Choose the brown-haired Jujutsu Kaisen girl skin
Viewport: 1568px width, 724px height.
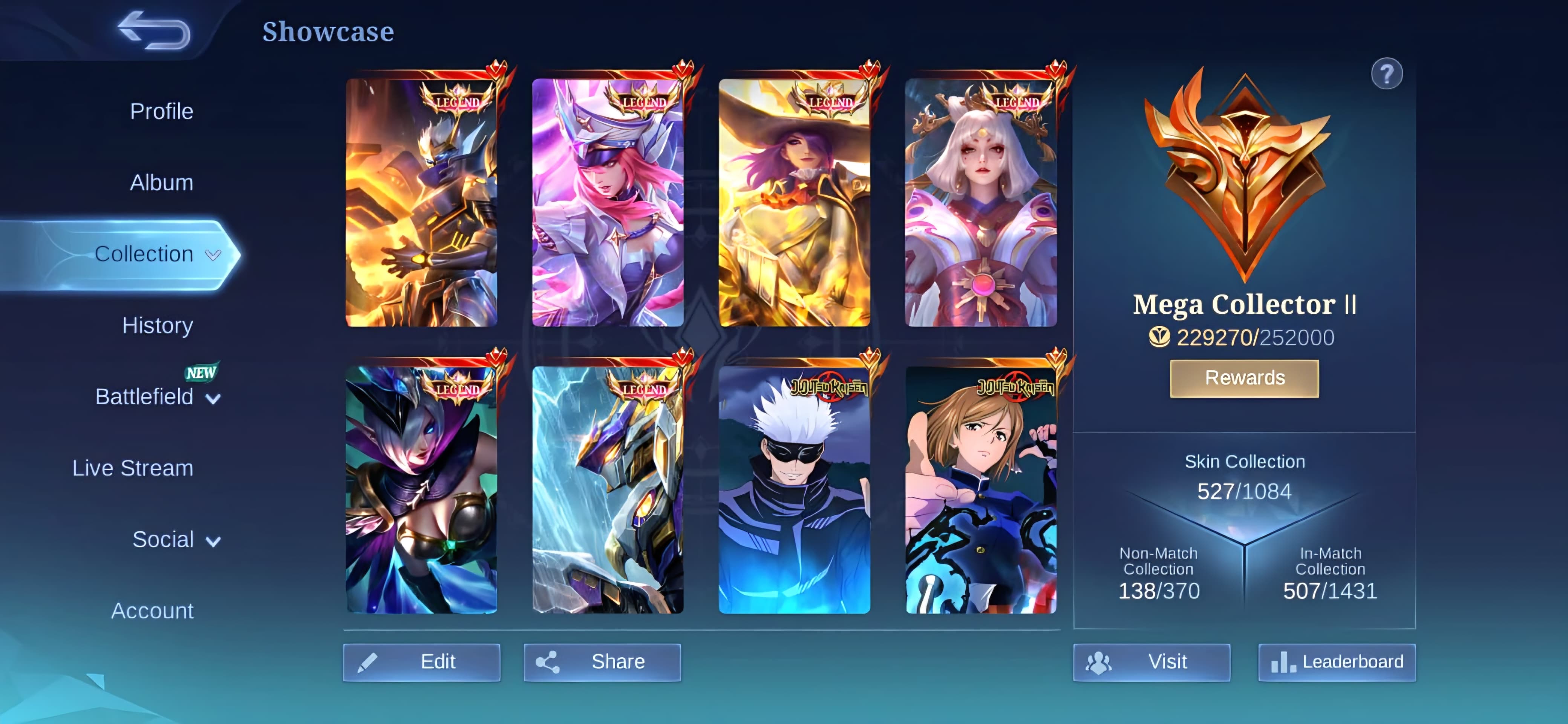point(981,490)
